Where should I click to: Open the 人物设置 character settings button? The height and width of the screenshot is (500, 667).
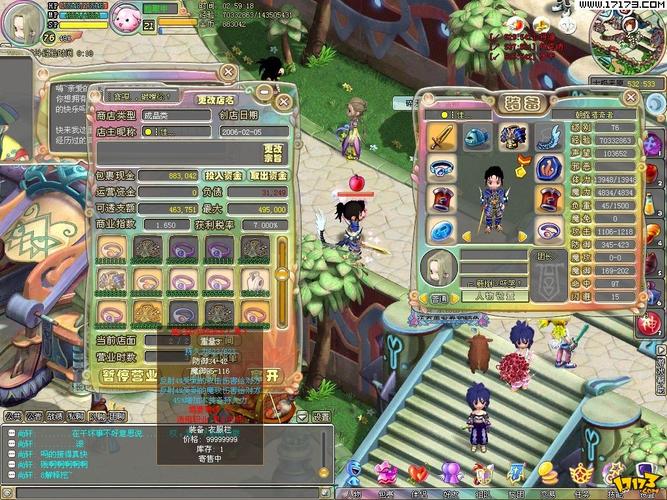(x=493, y=297)
